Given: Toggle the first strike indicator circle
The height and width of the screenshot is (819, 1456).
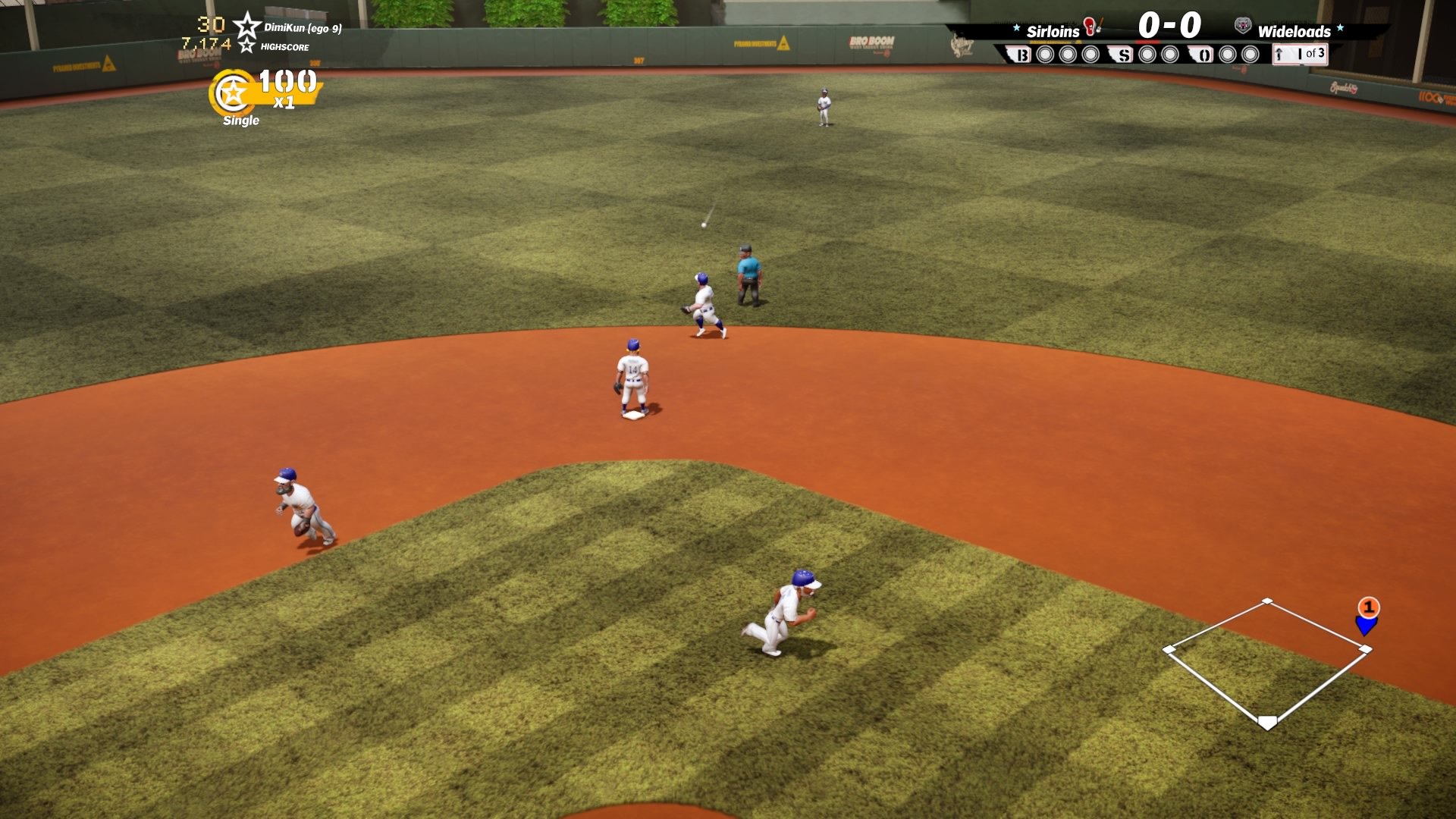Looking at the screenshot, I should point(1146,55).
